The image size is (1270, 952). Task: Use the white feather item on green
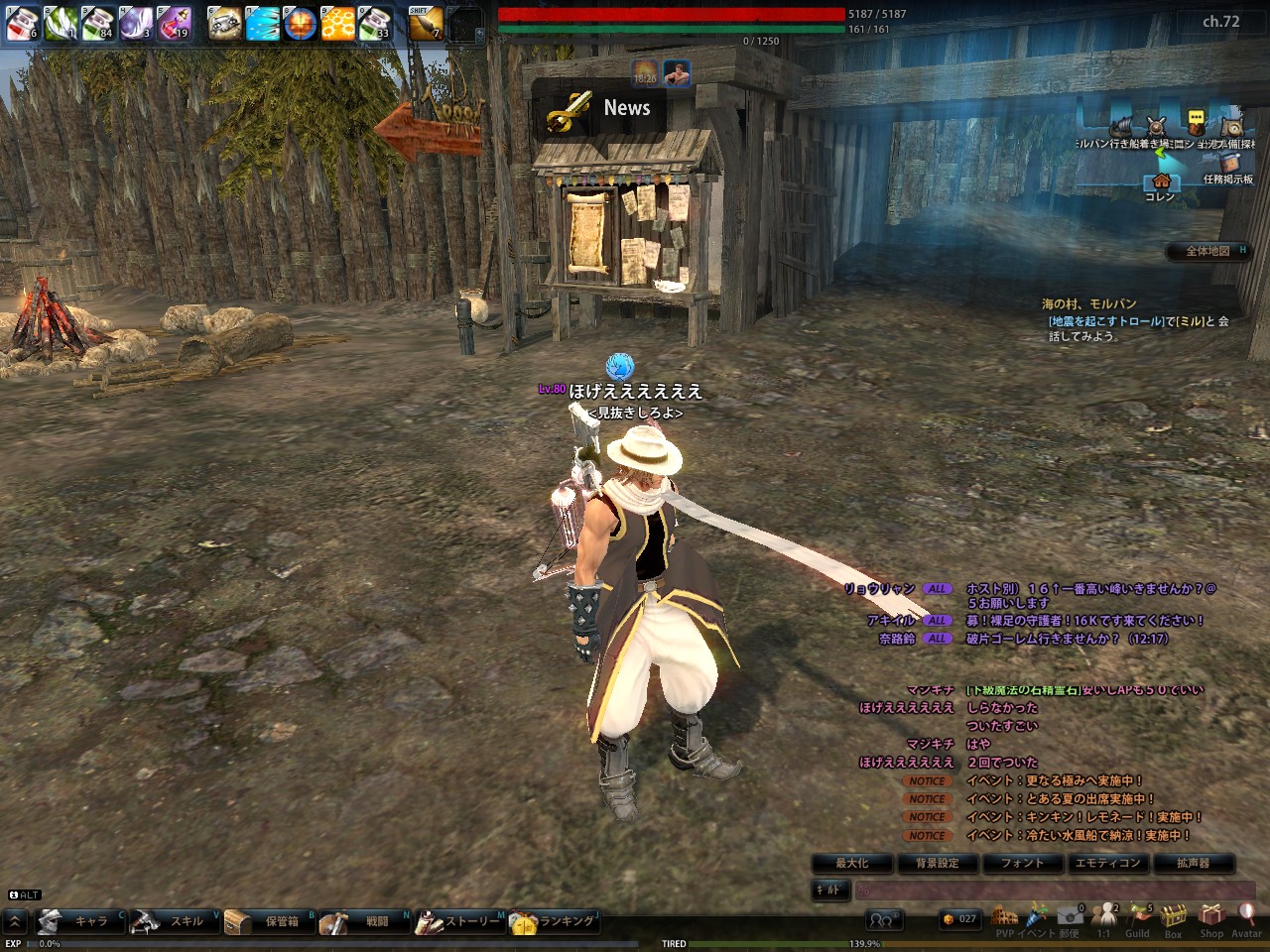point(60,22)
